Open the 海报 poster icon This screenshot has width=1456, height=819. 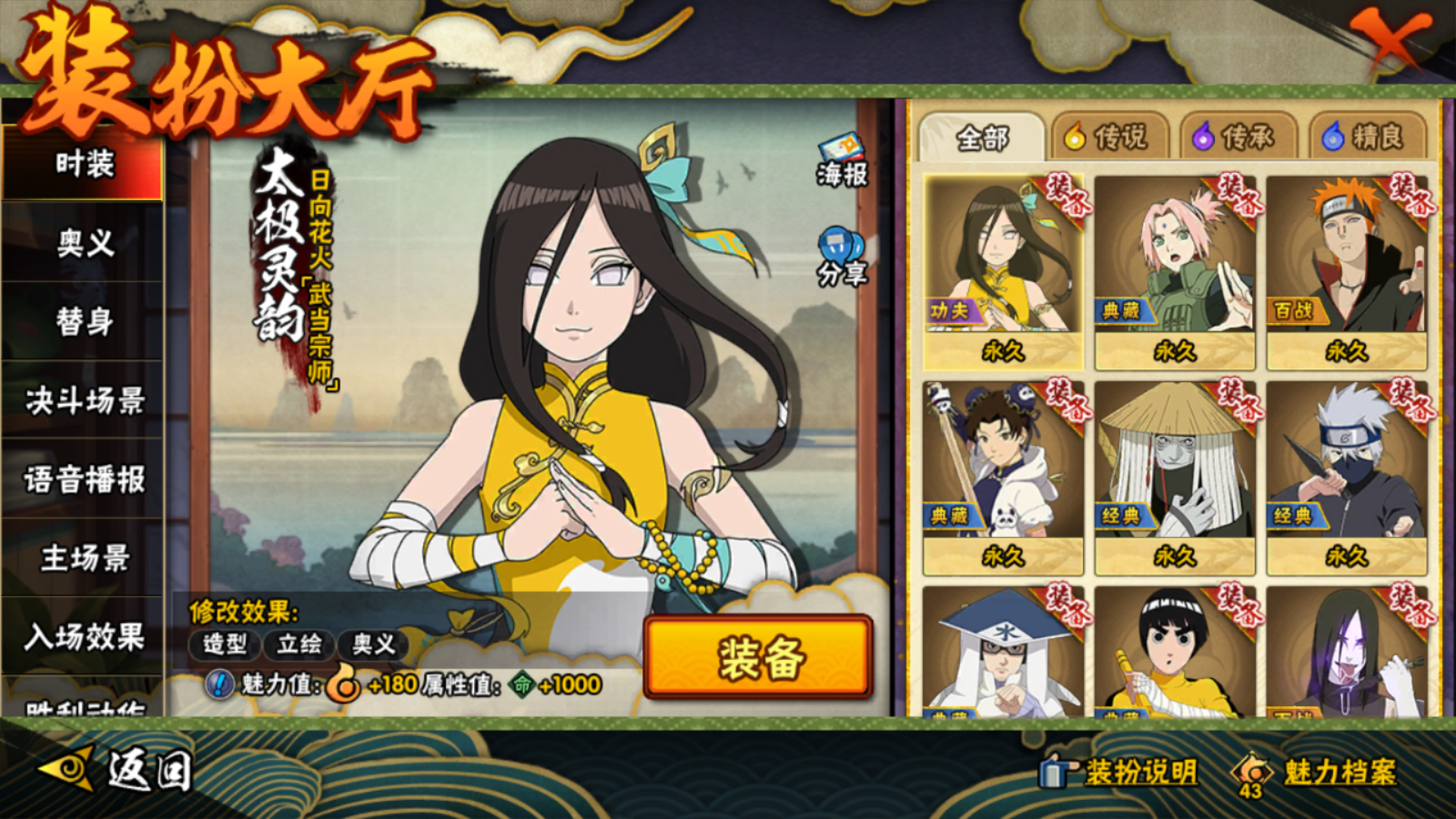[x=842, y=161]
